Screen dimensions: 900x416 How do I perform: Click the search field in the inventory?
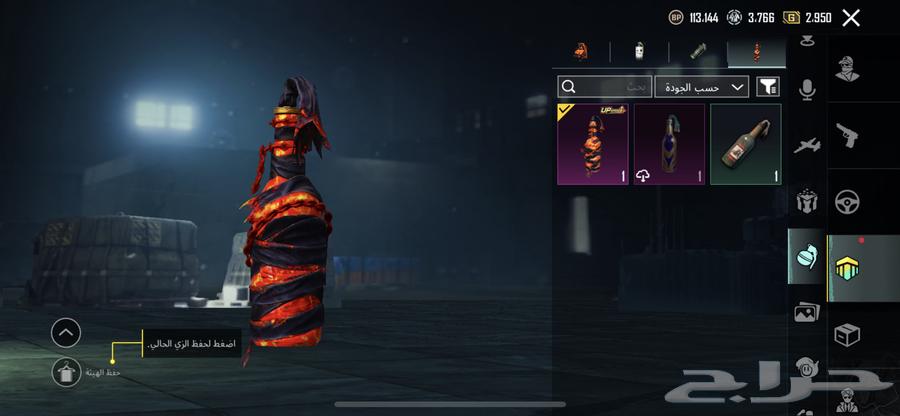click(604, 87)
